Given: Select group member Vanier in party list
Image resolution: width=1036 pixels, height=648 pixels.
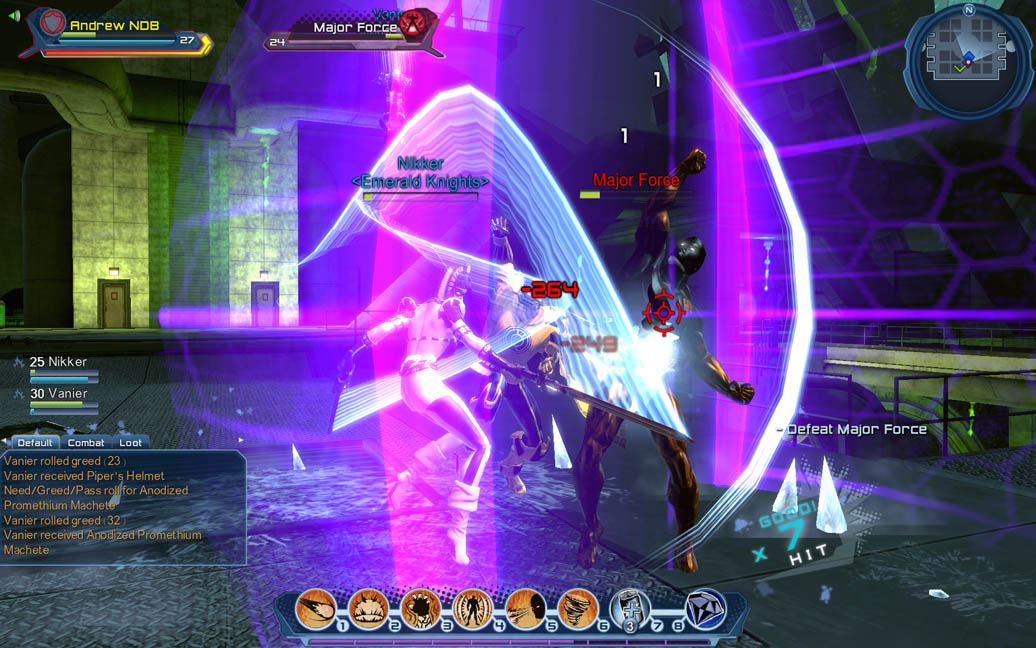Looking at the screenshot, I should 62,394.
